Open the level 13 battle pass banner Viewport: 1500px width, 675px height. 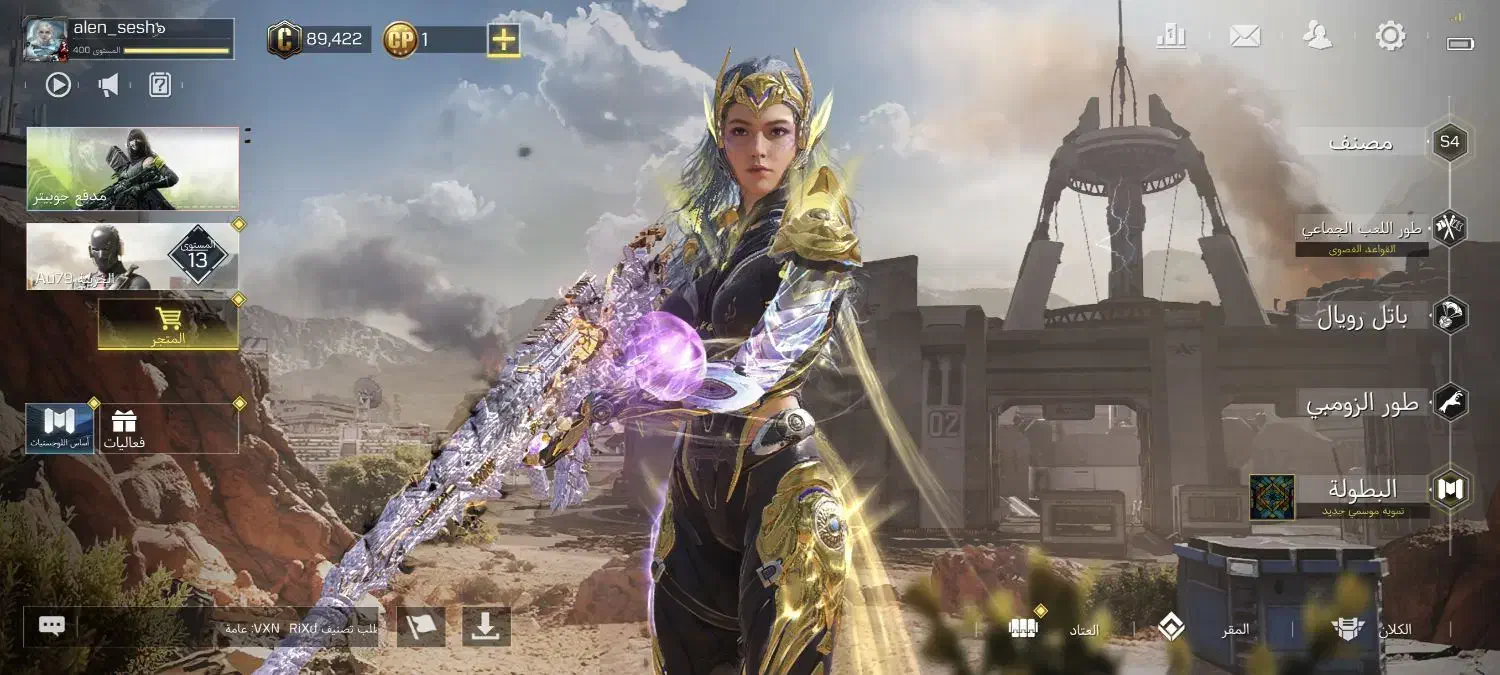133,257
